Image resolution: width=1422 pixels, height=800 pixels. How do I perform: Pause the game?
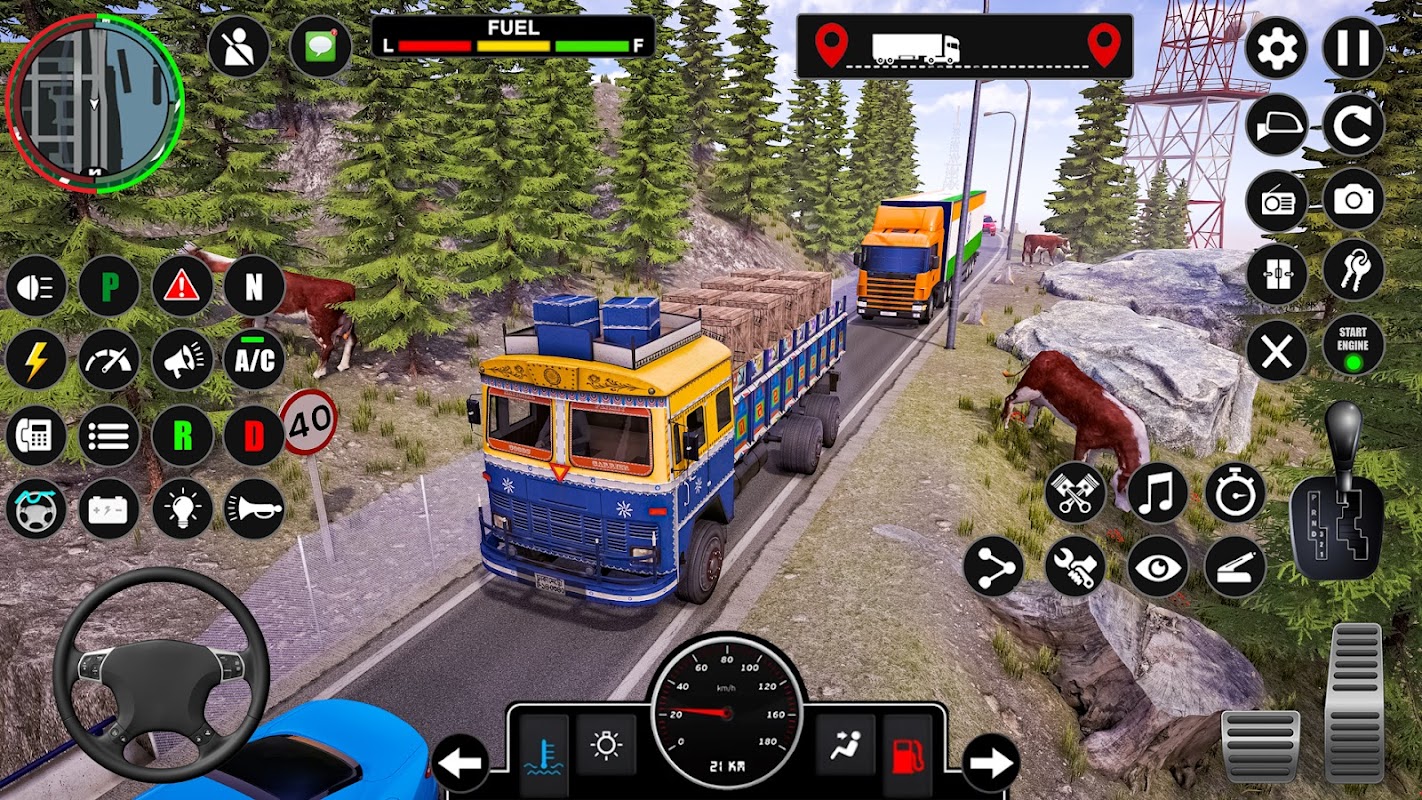pos(1353,48)
